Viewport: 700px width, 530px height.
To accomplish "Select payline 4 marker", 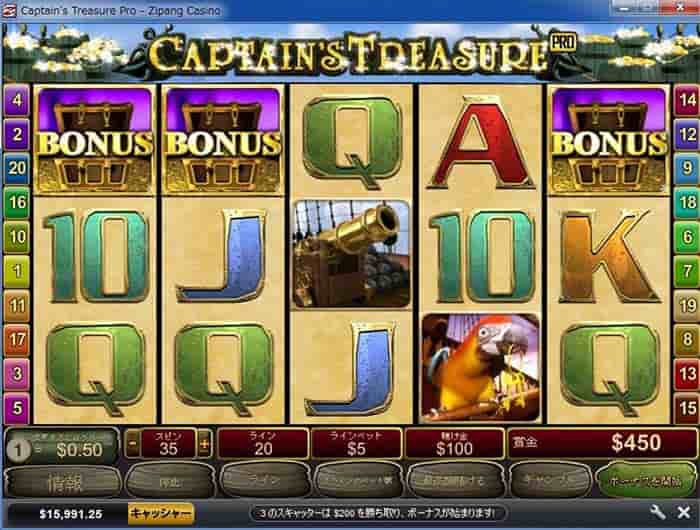I will click(16, 100).
